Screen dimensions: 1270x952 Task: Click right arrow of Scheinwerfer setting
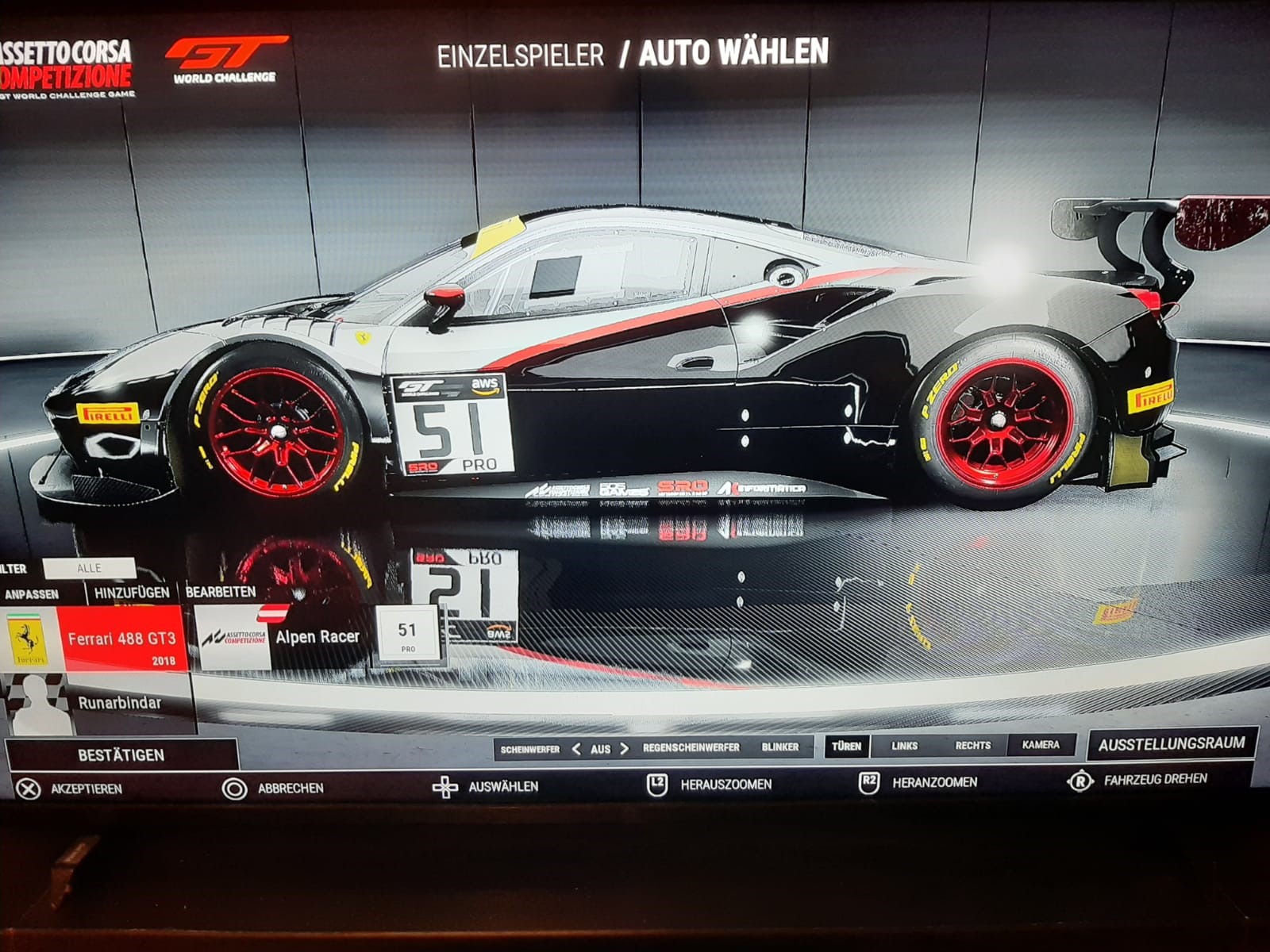[x=625, y=749]
